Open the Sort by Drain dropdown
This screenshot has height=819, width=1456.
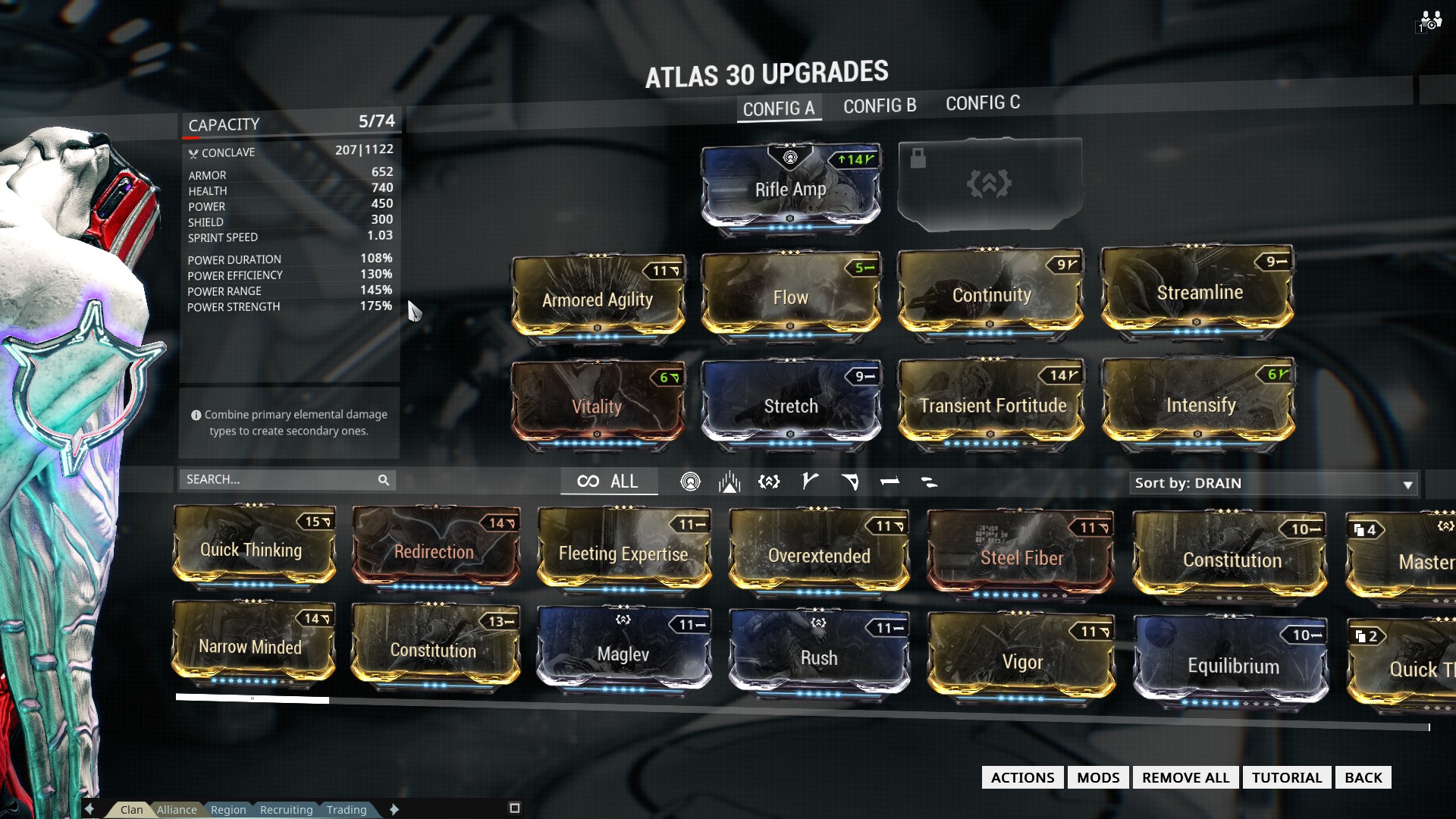coord(1273,484)
